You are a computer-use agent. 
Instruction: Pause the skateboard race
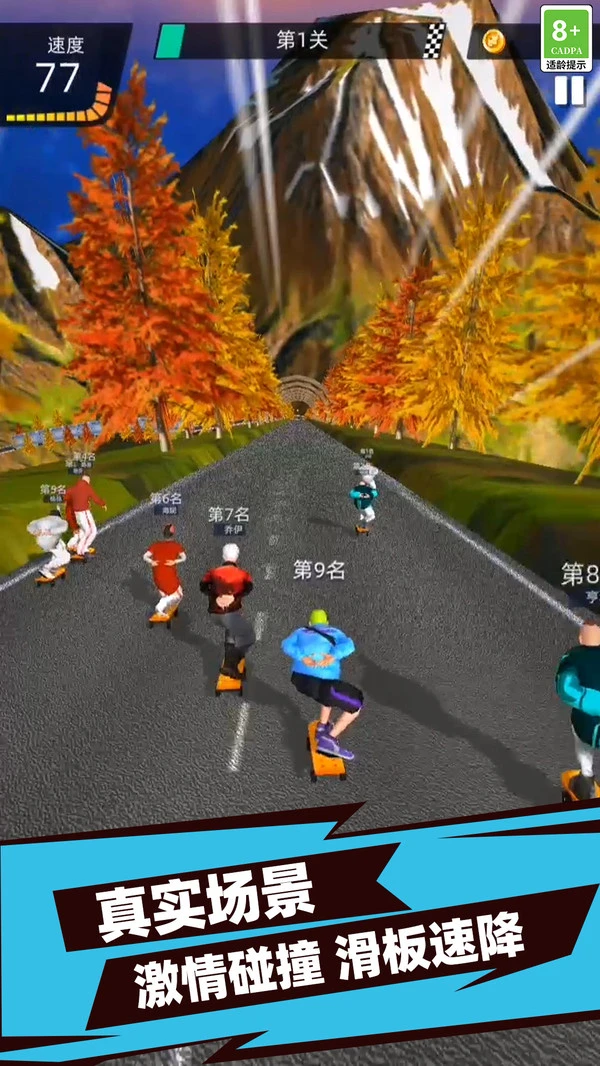(569, 91)
